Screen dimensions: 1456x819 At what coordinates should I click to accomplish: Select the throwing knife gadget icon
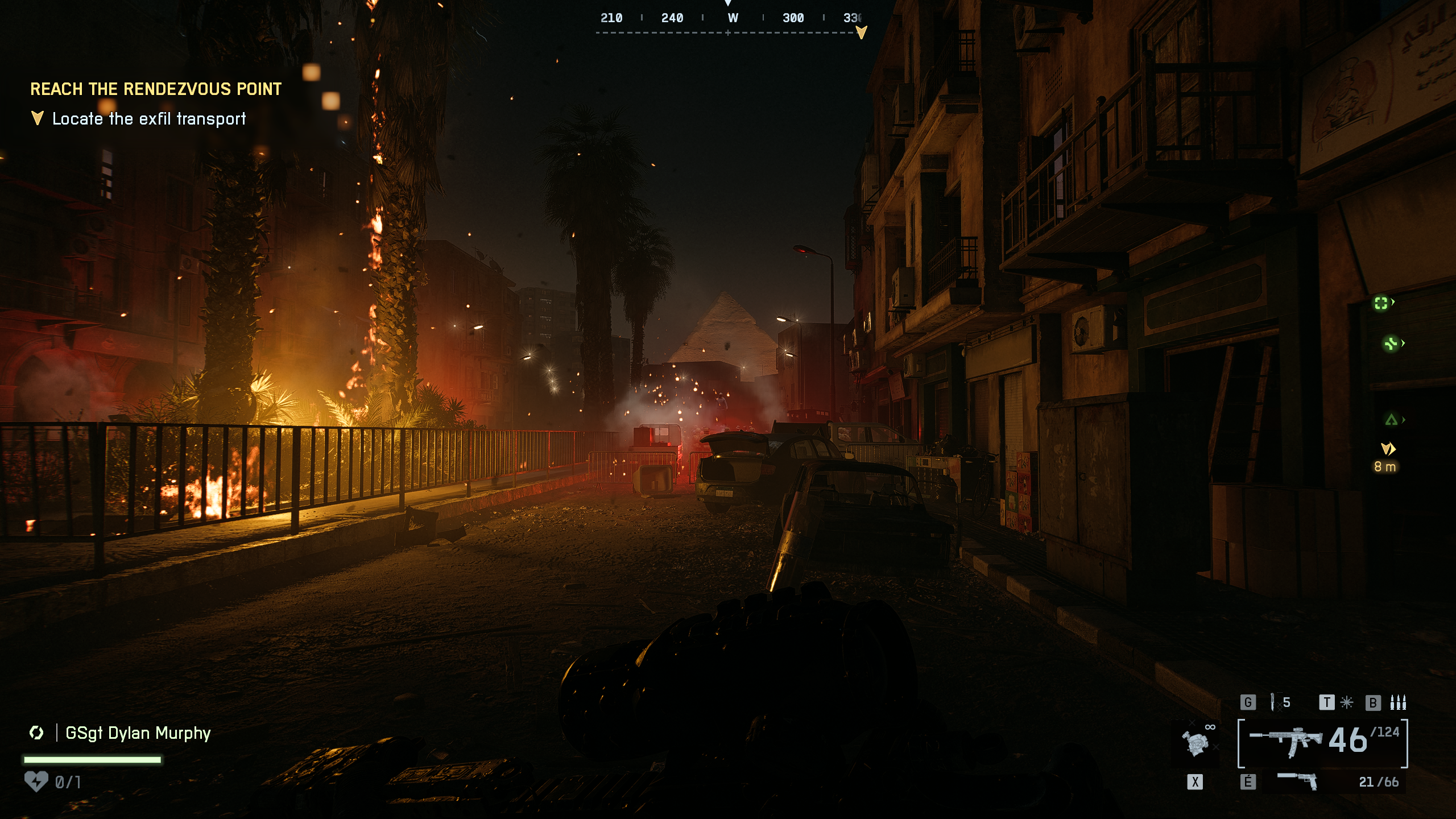coord(1273,702)
